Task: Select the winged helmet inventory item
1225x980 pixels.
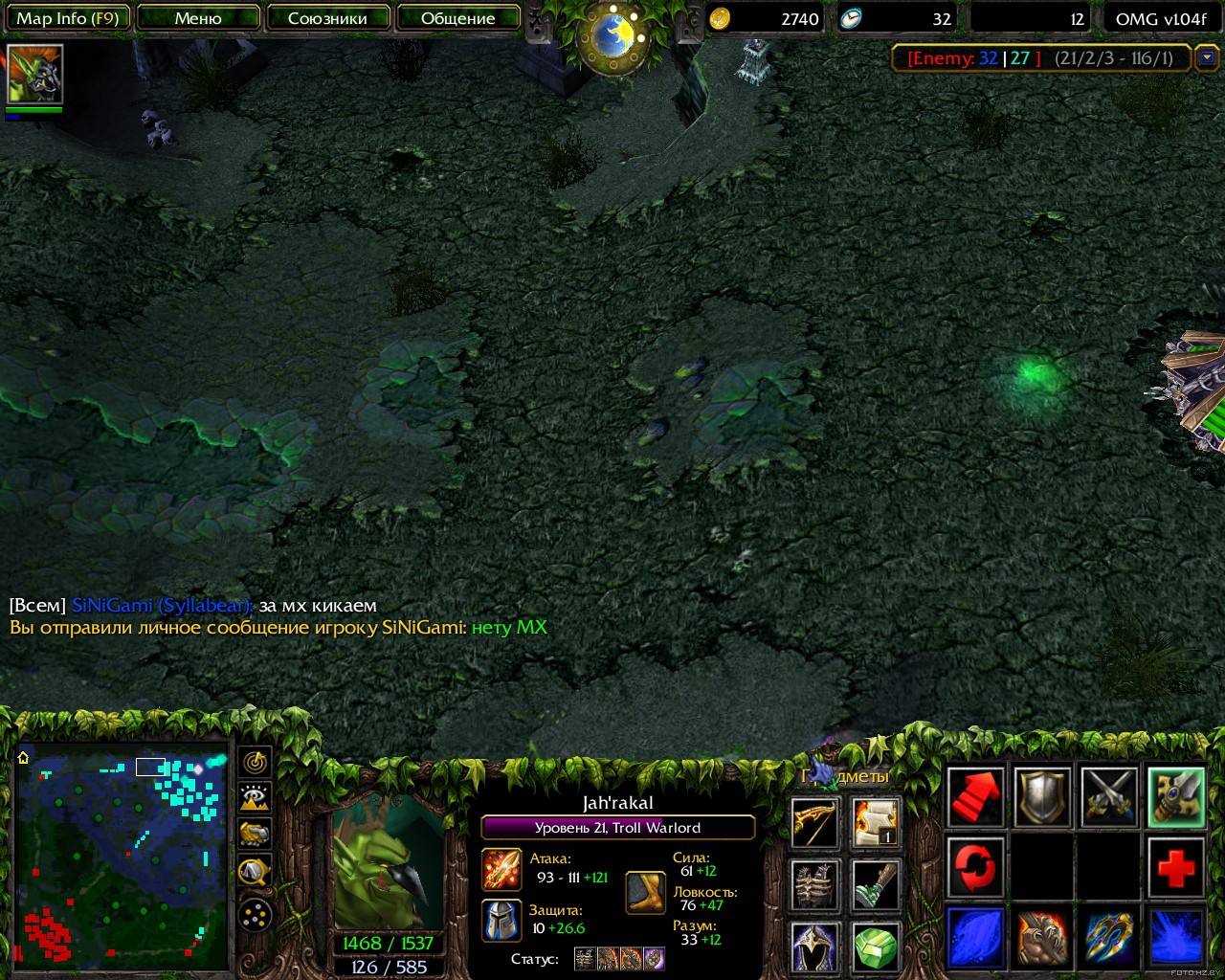Action: [x=815, y=946]
